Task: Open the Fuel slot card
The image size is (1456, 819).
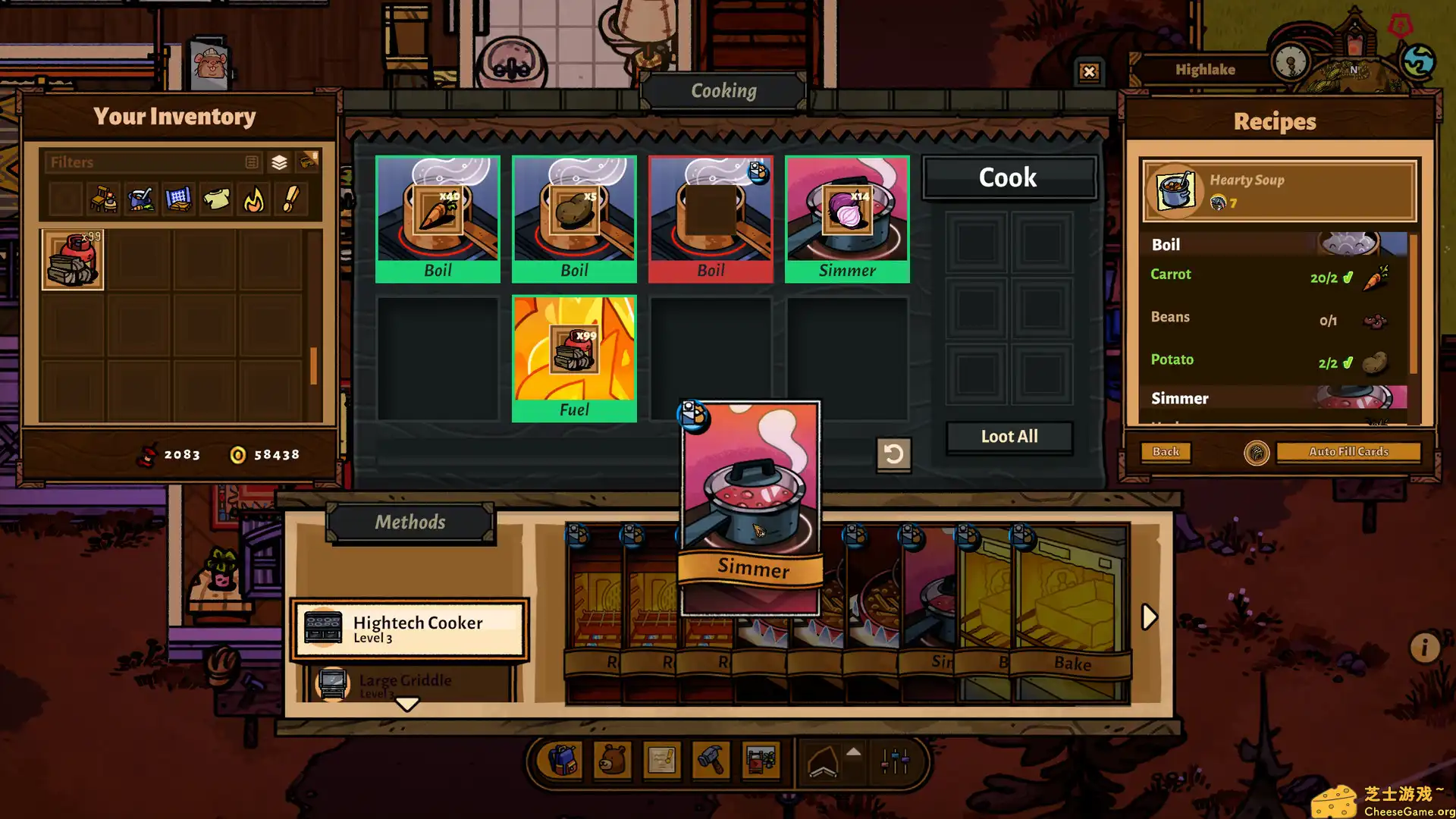Action: click(x=574, y=358)
